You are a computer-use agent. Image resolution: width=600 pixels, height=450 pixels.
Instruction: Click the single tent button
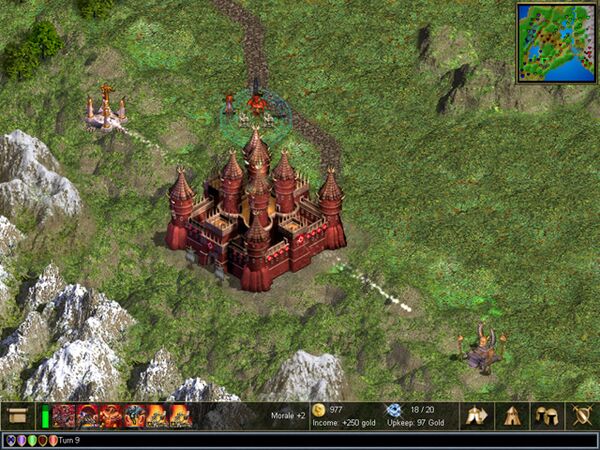(x=511, y=415)
